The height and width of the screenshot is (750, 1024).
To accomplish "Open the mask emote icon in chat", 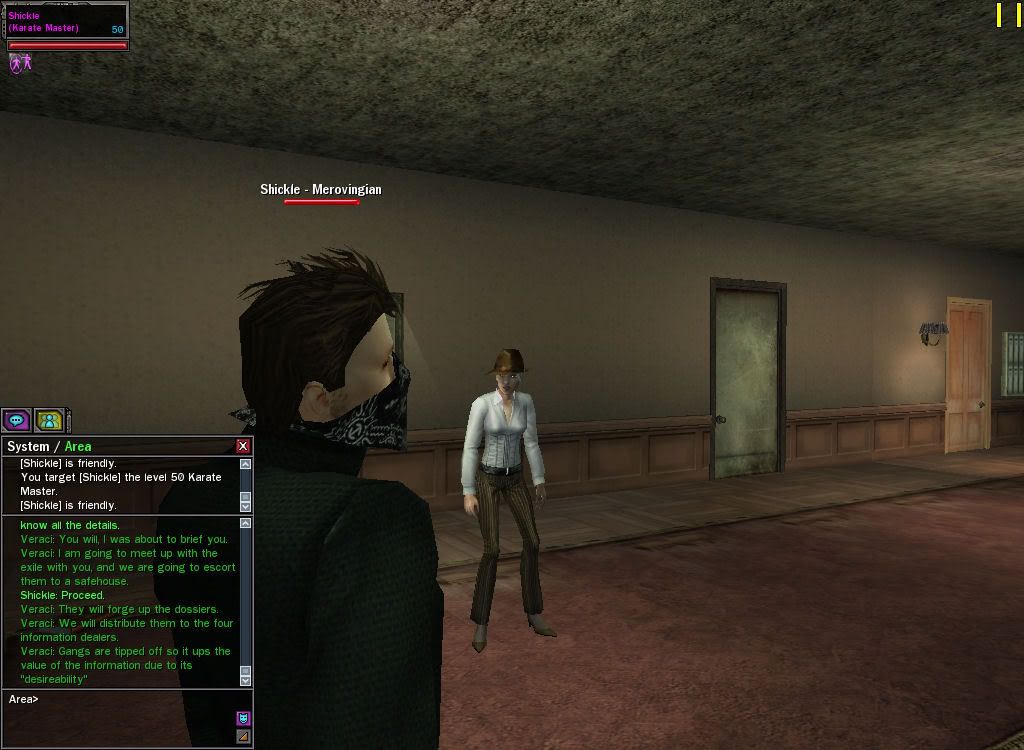I will pyautogui.click(x=243, y=718).
